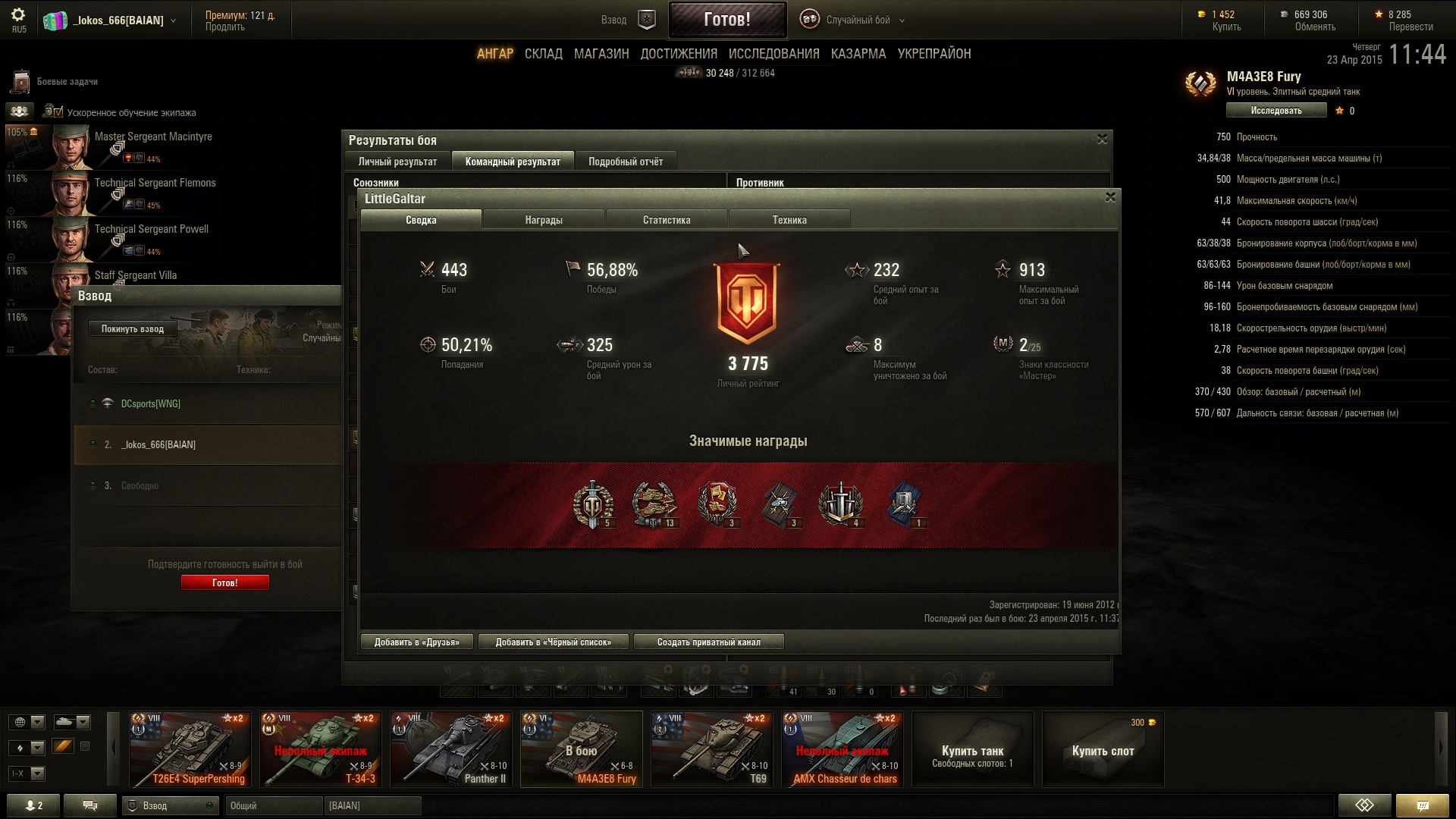The width and height of the screenshot is (1456, 819).
Task: Go to ИССЛЕДОВАНИЯ section
Action: coord(773,54)
